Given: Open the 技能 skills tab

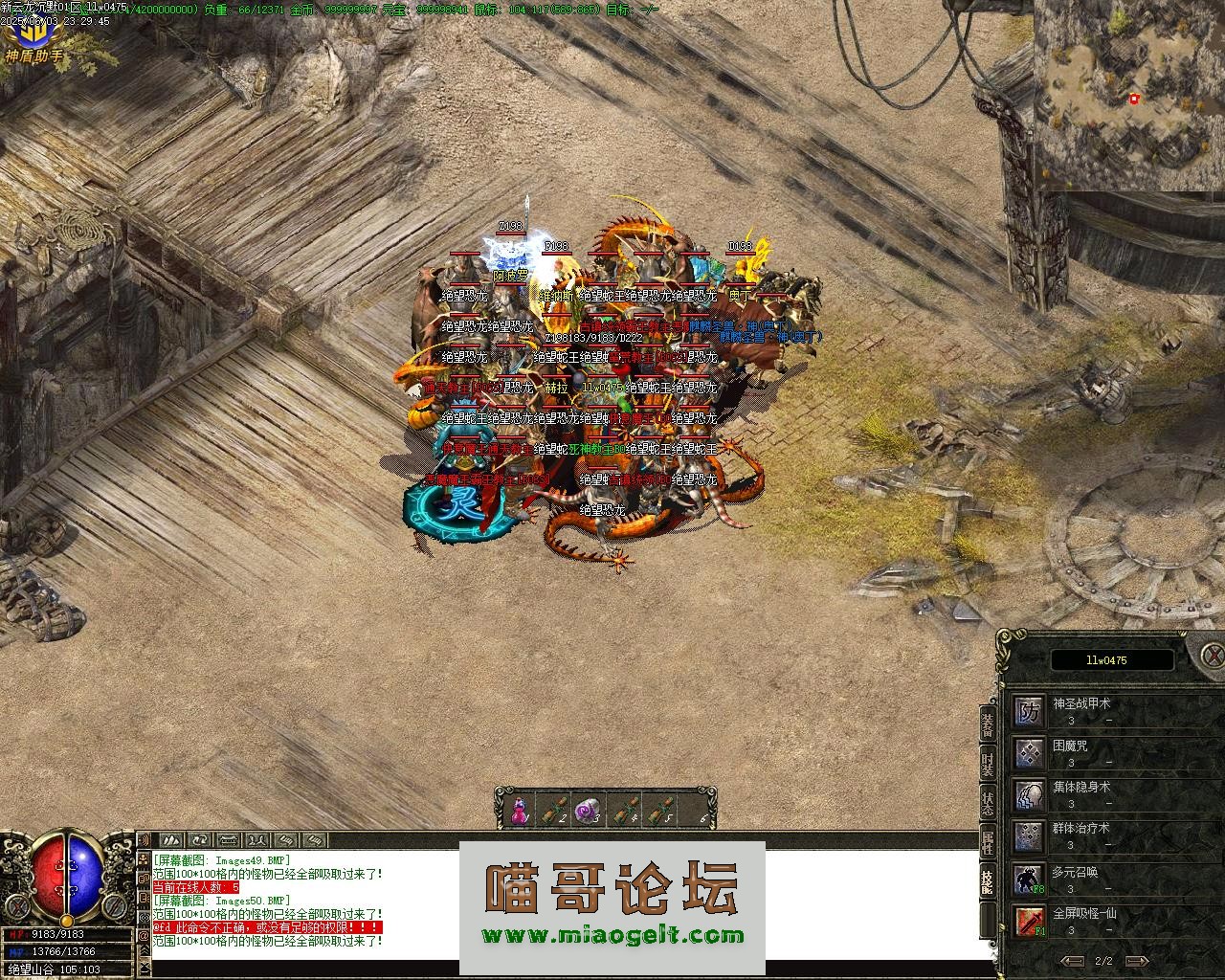Looking at the screenshot, I should coord(987,881).
